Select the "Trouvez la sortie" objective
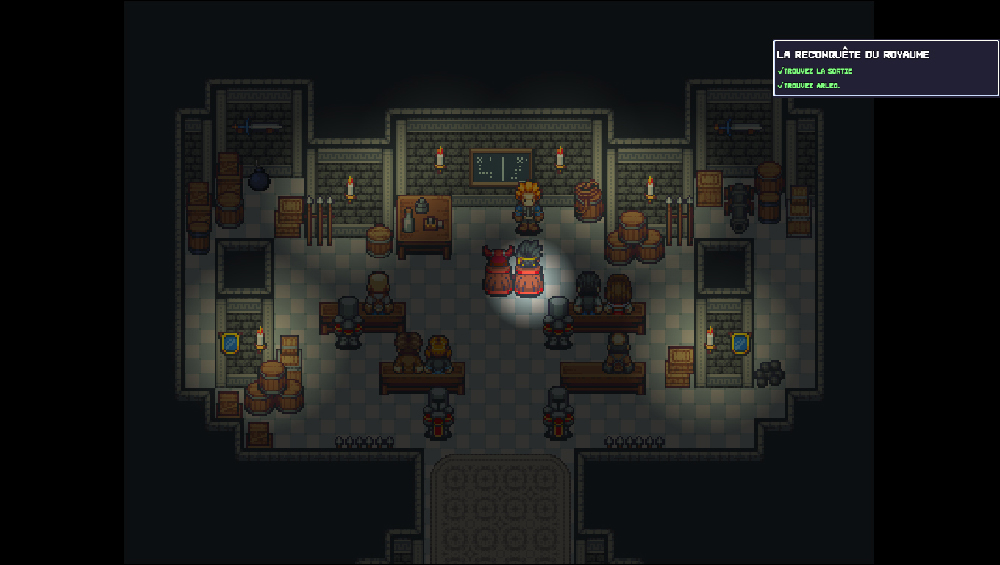 817,71
